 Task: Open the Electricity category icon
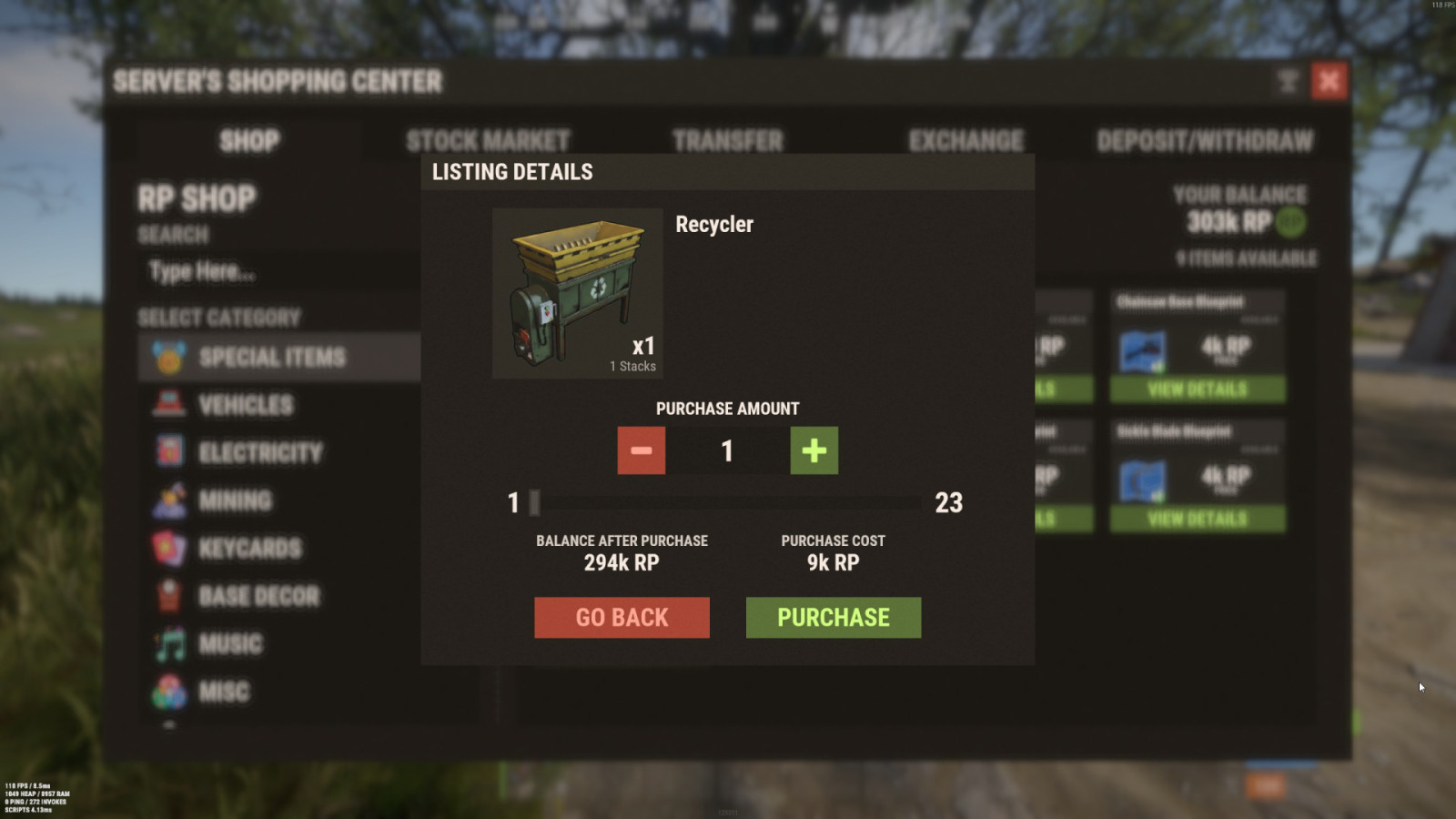click(x=167, y=452)
